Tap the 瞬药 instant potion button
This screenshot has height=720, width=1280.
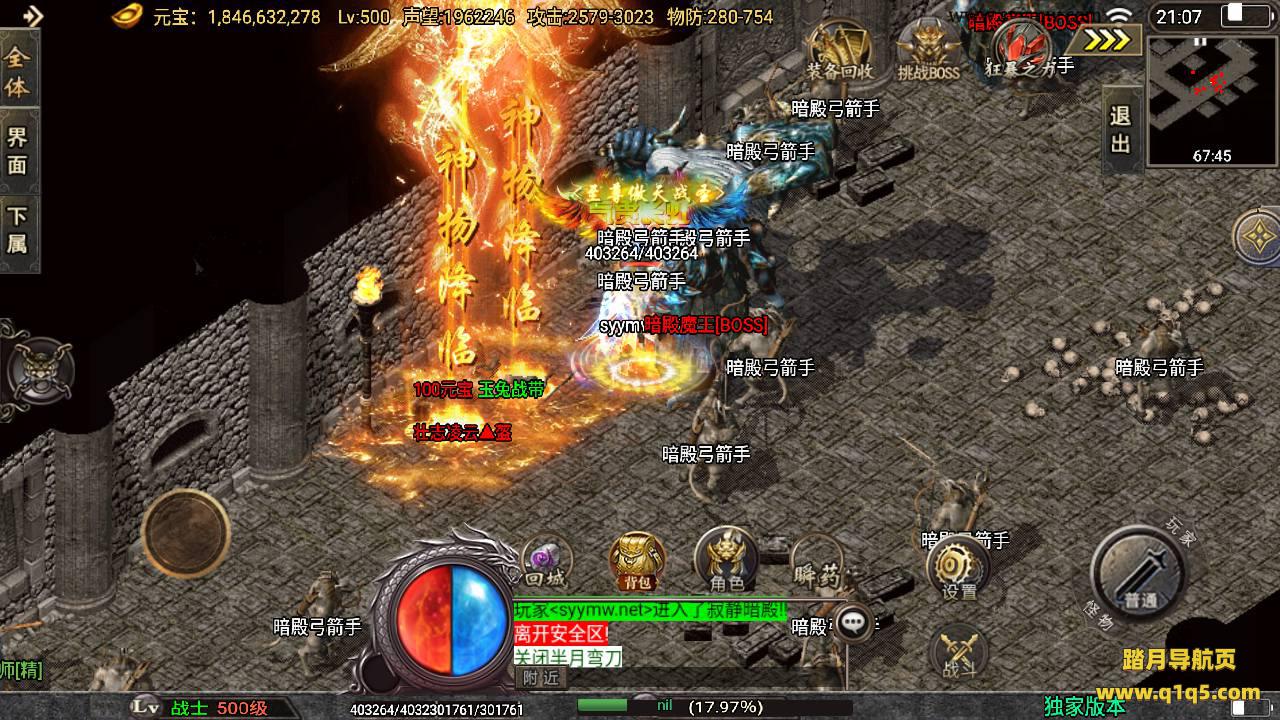(816, 564)
